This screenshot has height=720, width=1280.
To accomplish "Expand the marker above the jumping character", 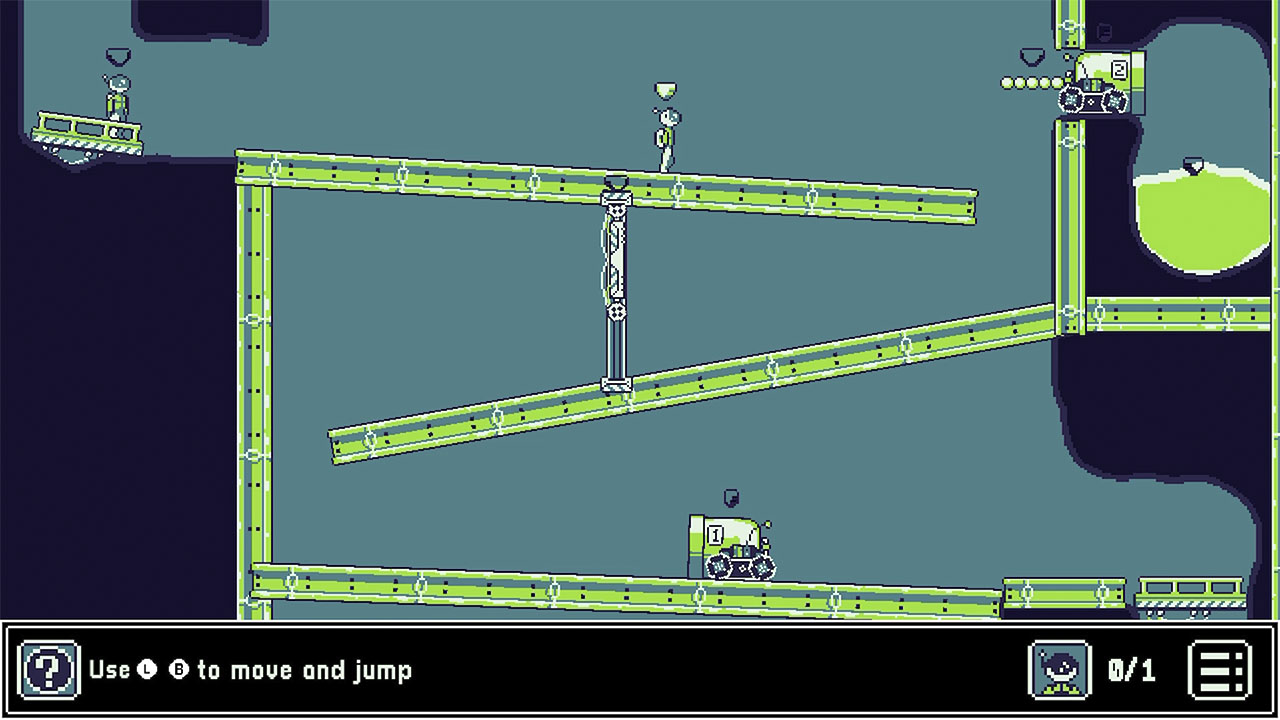I will (x=663, y=88).
